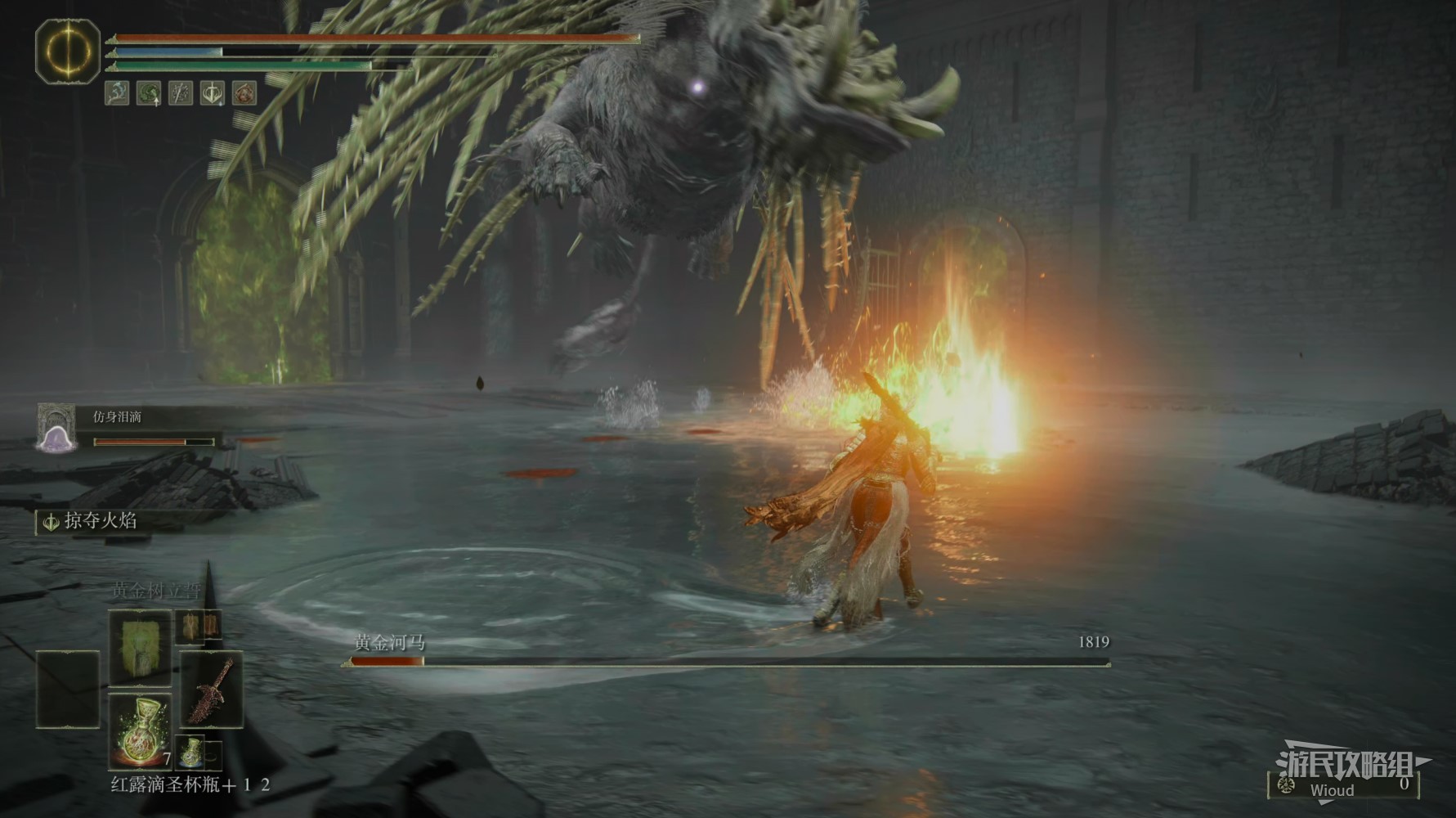Inspect the green swirl buff icon
This screenshot has height=818, width=1456.
click(x=149, y=93)
